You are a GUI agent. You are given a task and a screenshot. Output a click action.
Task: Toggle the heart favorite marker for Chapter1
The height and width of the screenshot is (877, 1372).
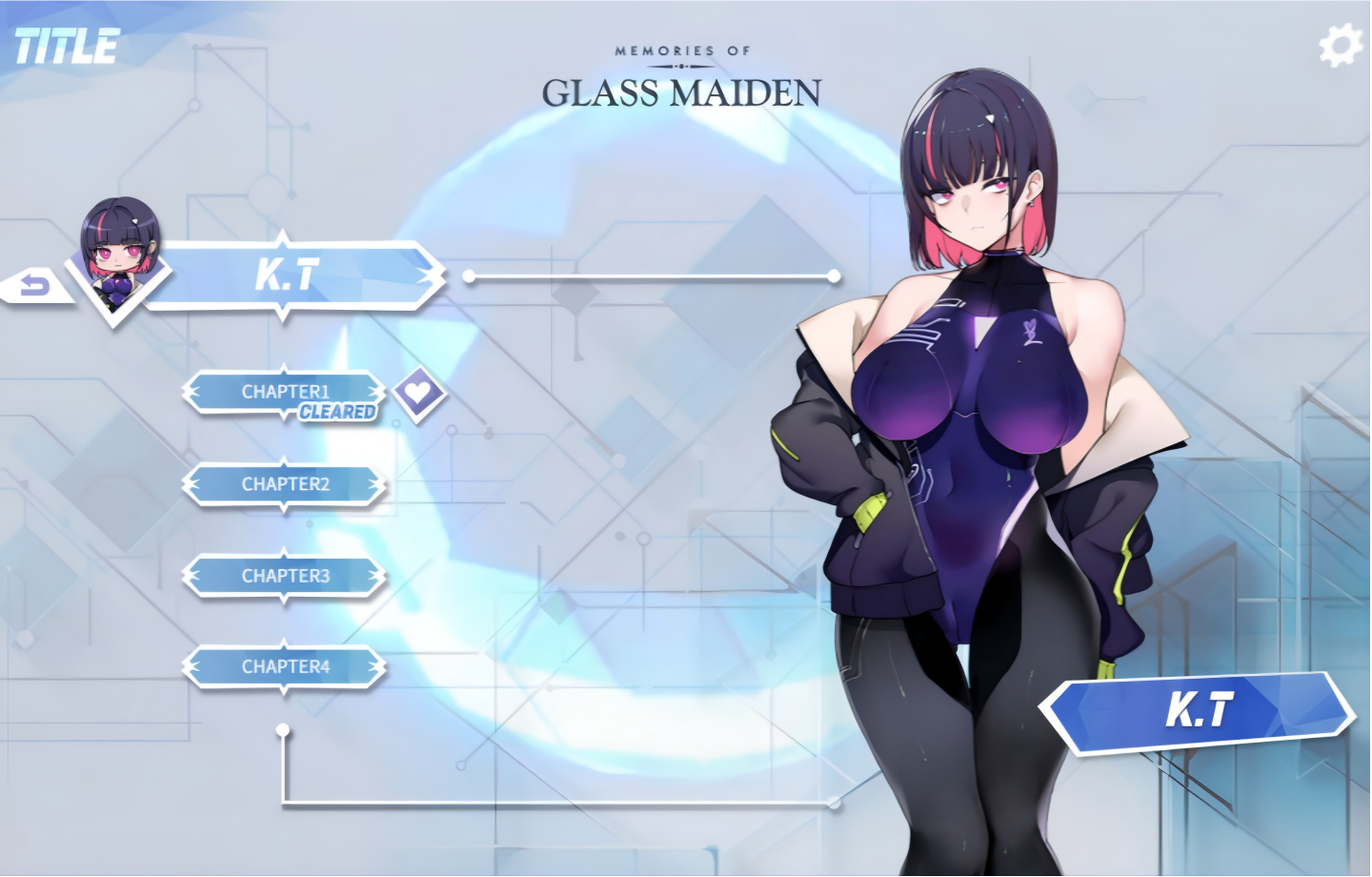(416, 392)
